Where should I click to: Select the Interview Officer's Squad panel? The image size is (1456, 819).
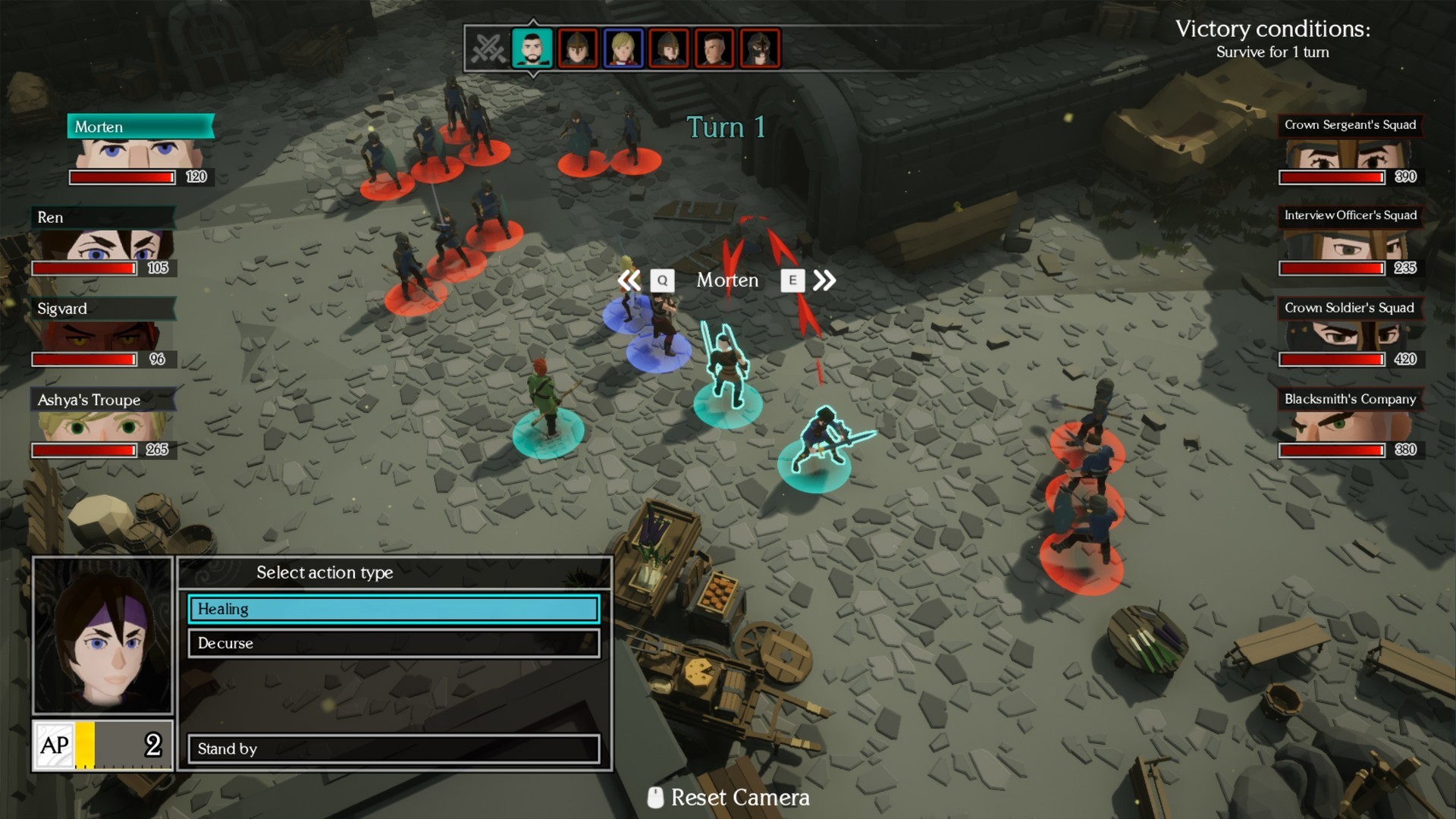[1349, 241]
